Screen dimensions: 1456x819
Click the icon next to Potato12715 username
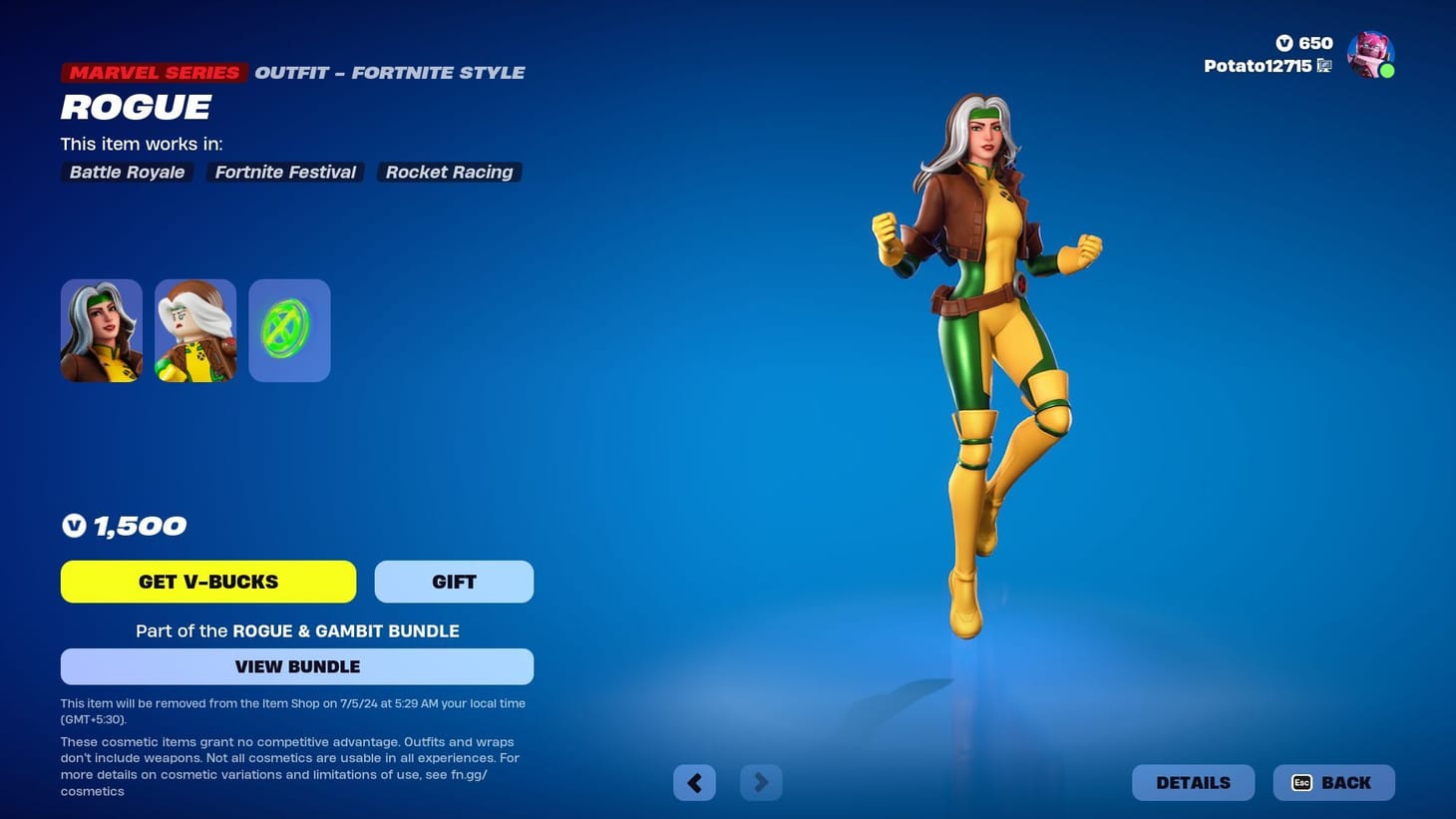[x=1324, y=65]
